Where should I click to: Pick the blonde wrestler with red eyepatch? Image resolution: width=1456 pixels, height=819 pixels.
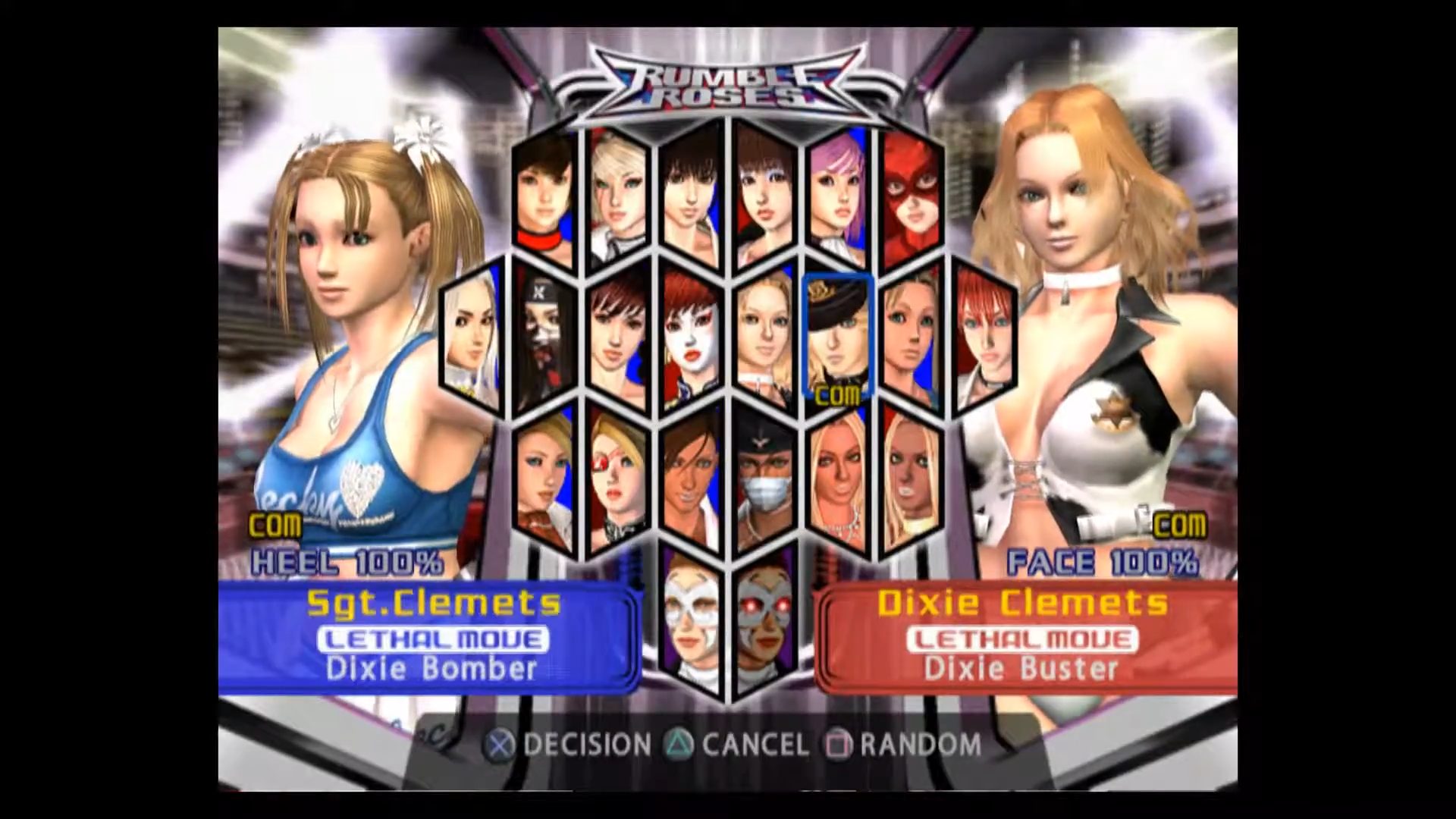coord(617,479)
